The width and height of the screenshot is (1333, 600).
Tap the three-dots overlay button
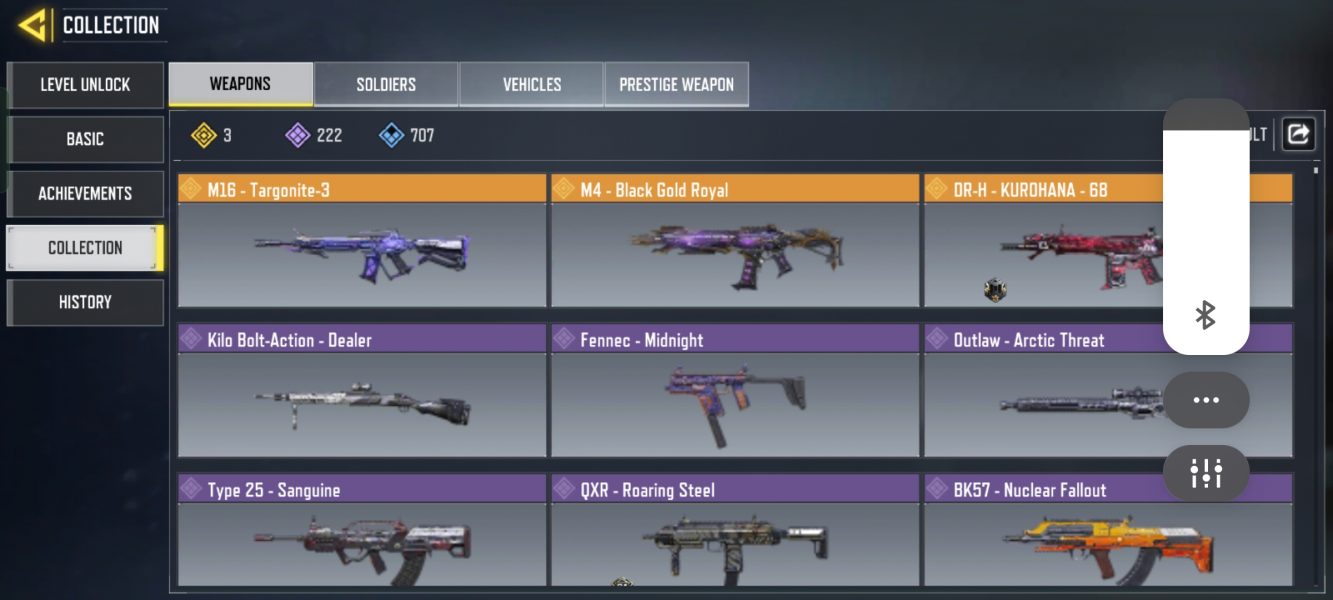[x=1206, y=400]
